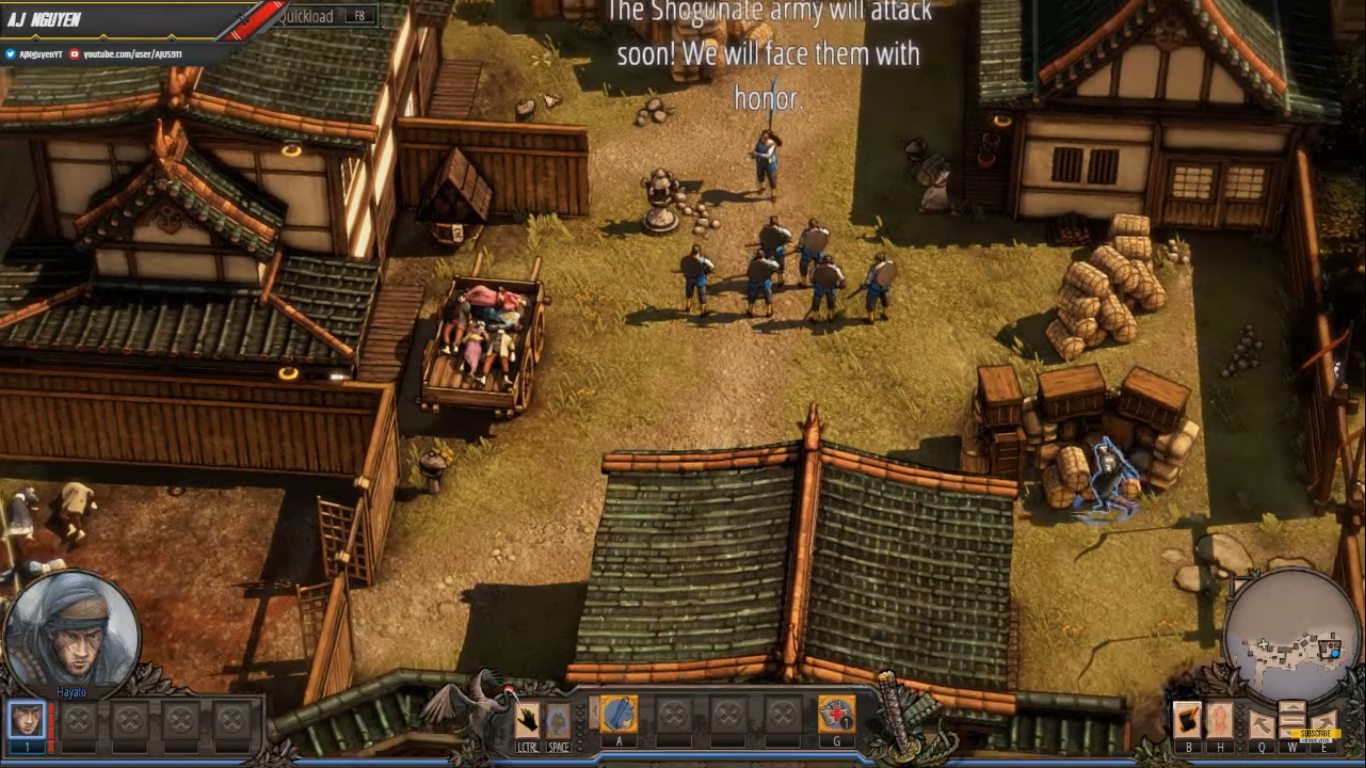1366x768 pixels.
Task: Open the black scroll icon above B
Action: [x=1188, y=720]
